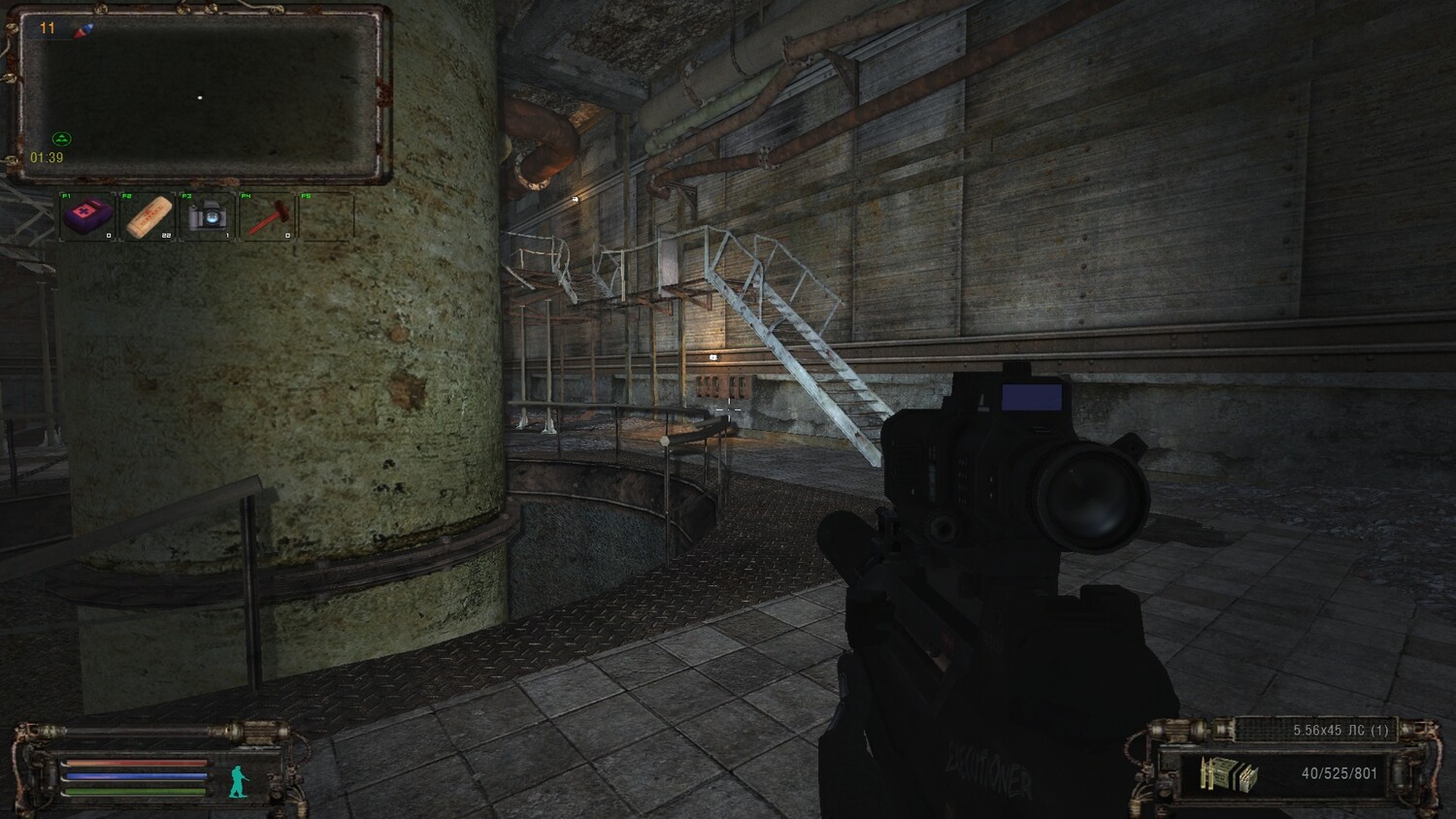Use the bandage in slot F2
Viewport: 1456px width, 819px height.
coord(149,215)
